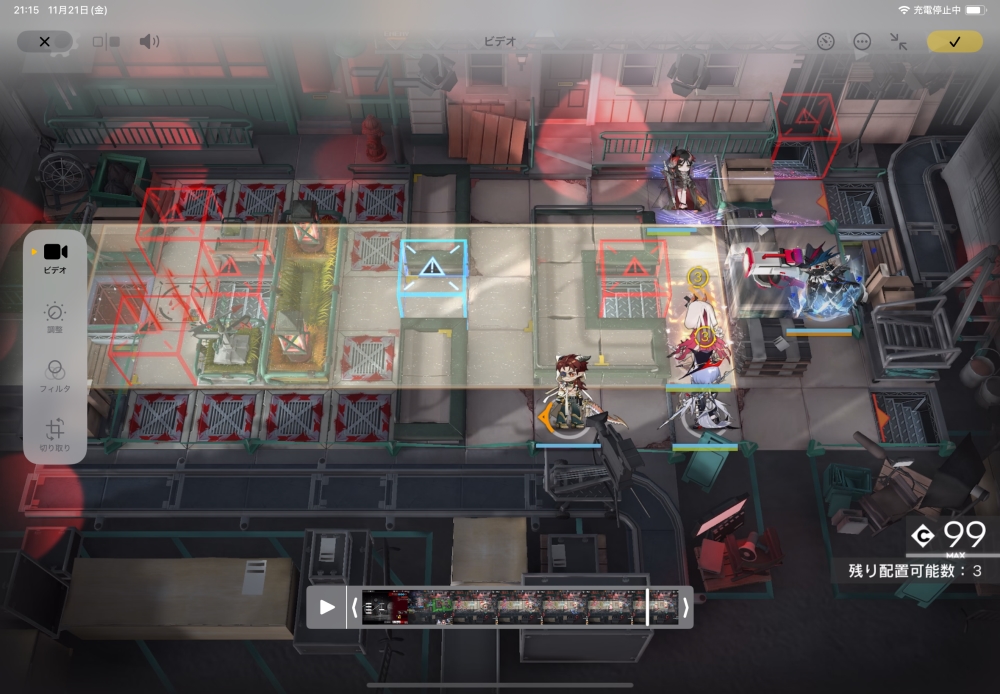
Task: Open the フィルタ filters tab
Action: (x=55, y=375)
